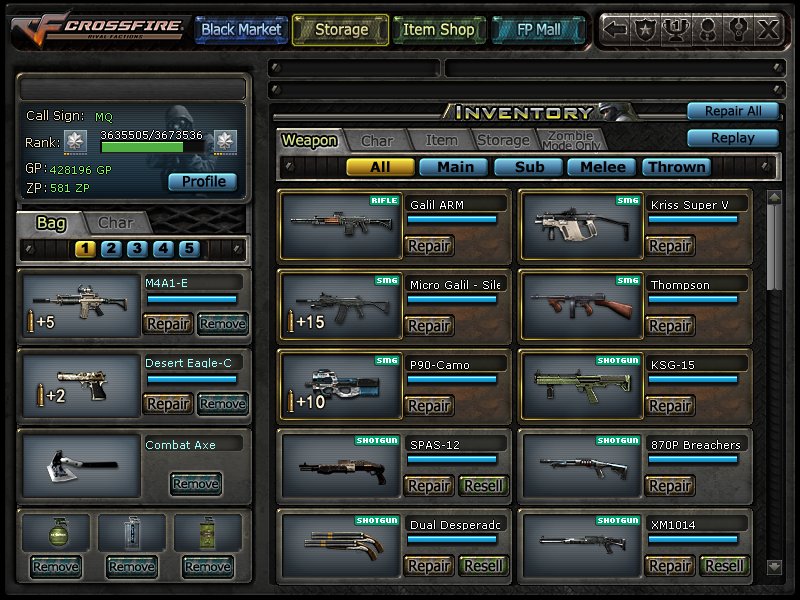Switch to the Char inventory tab
Image resolution: width=800 pixels, height=600 pixels.
[x=377, y=141]
